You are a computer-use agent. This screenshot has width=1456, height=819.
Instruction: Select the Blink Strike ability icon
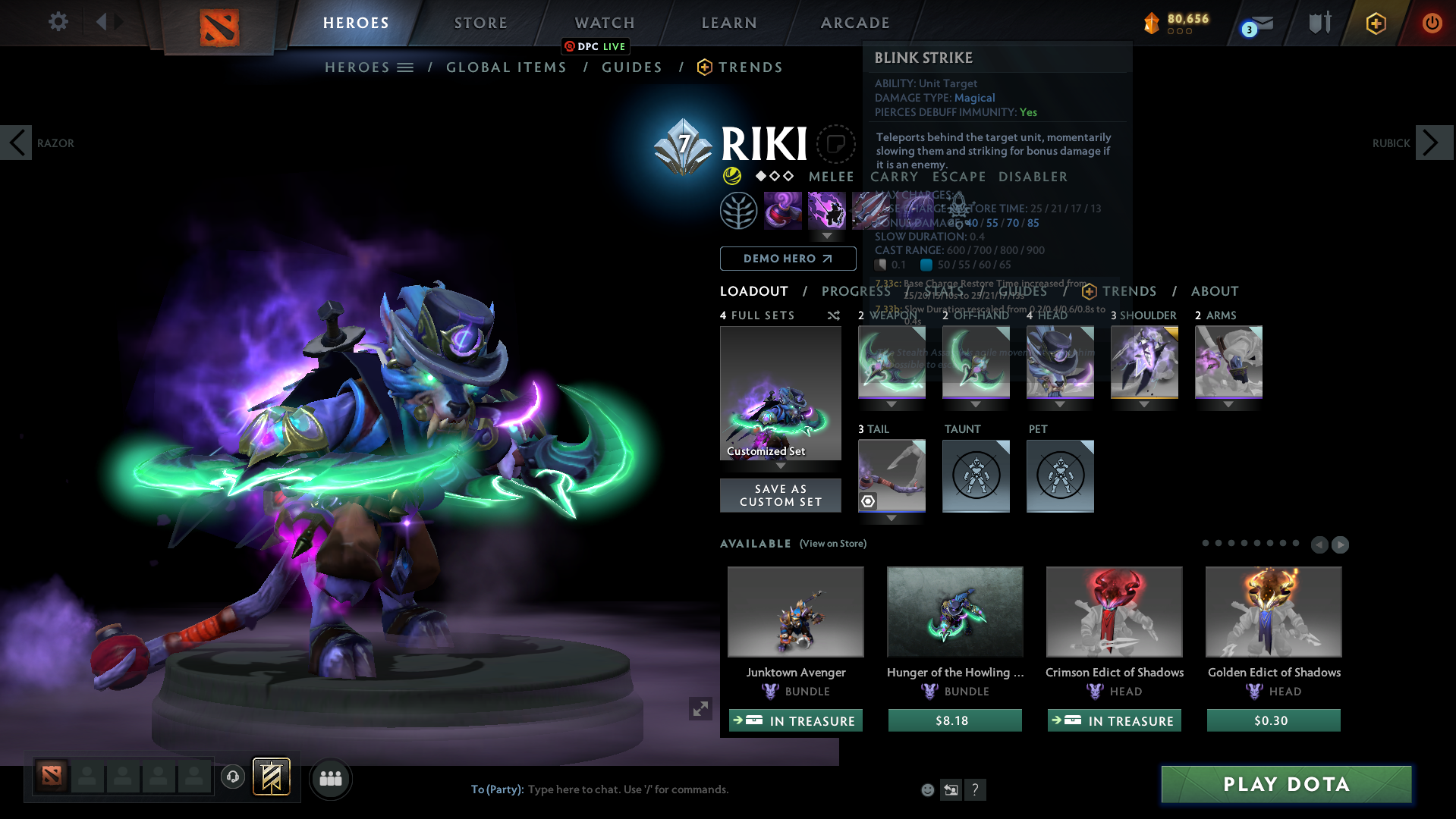pyautogui.click(x=827, y=210)
